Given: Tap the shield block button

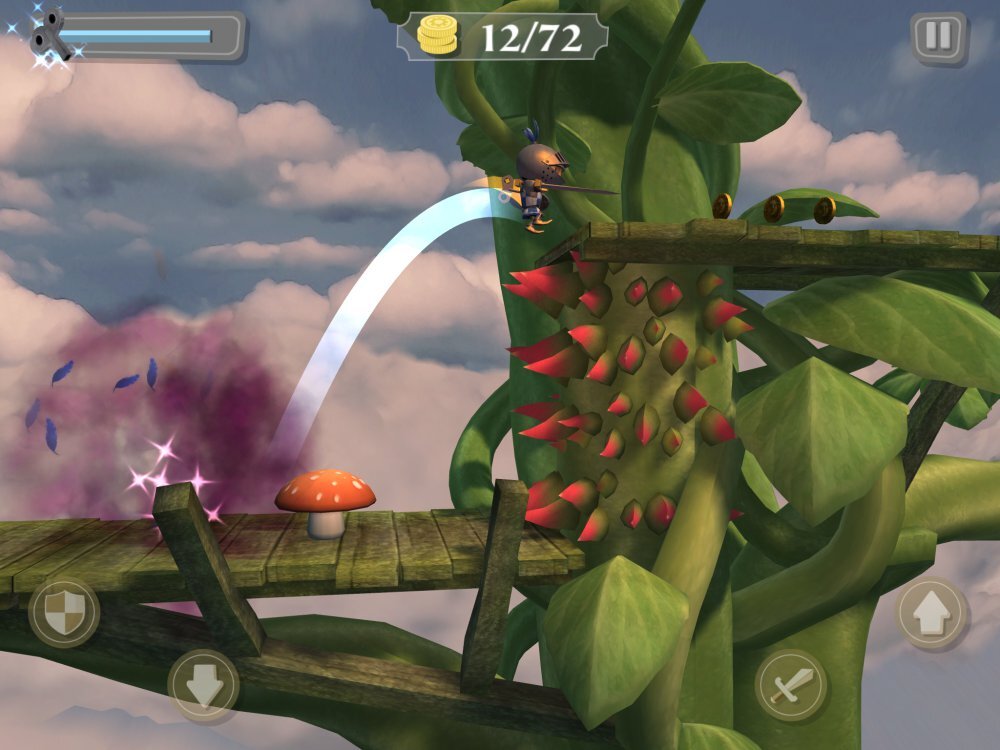Looking at the screenshot, I should [63, 612].
